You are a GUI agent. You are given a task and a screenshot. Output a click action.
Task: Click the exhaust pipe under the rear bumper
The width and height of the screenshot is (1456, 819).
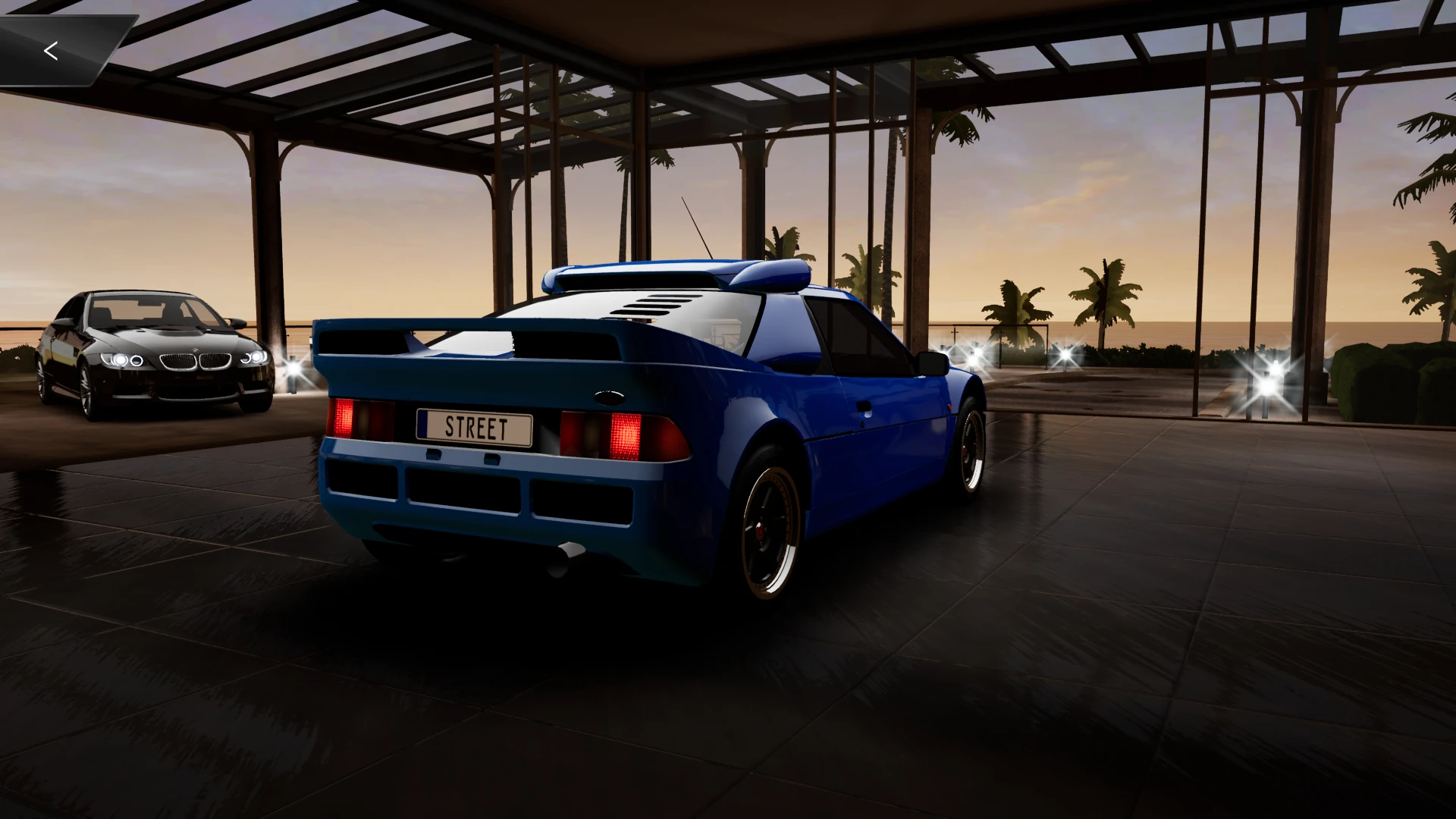(x=565, y=557)
